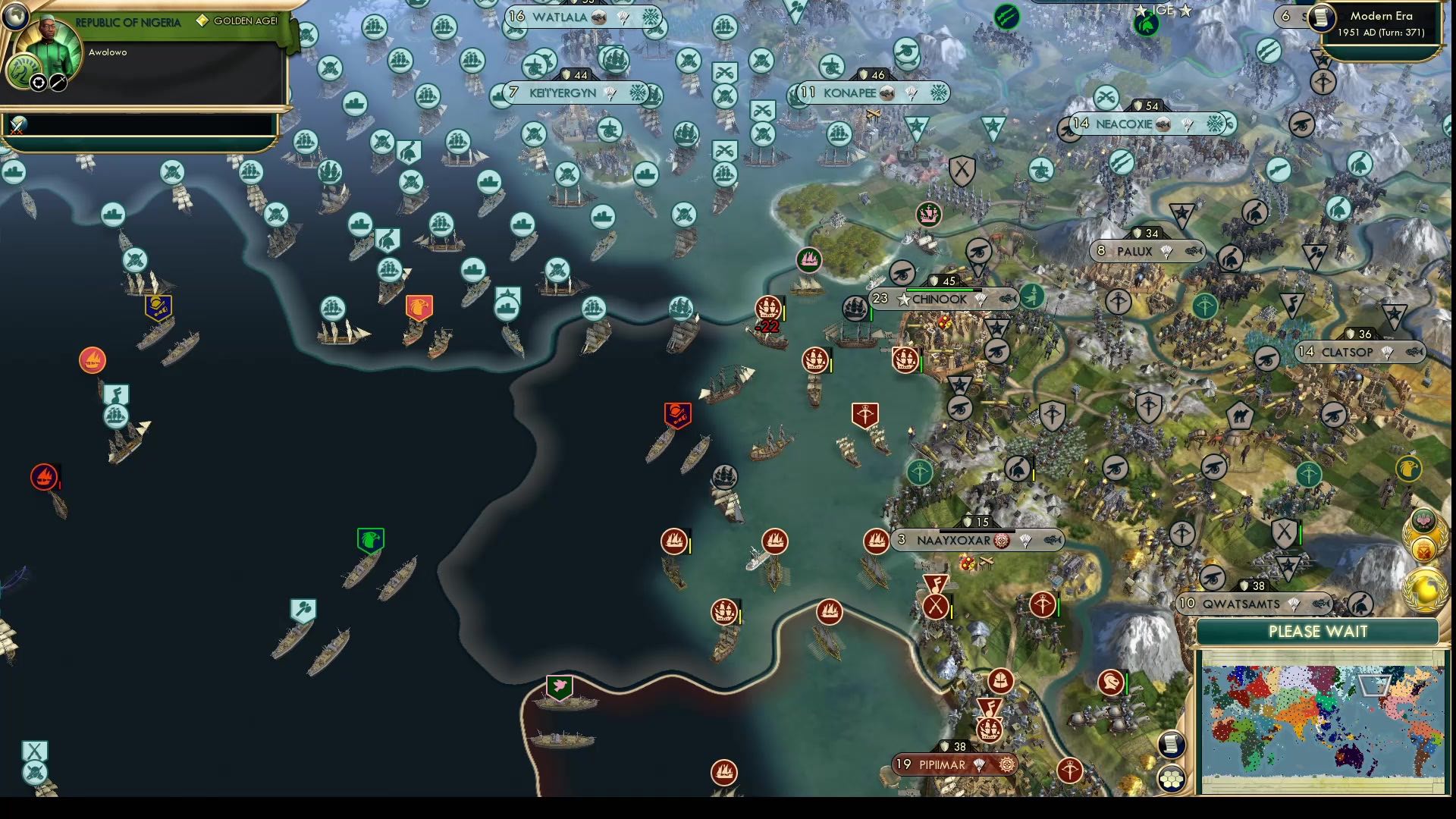Click the viewport rectangle on the minimap
The image size is (1456, 819).
[1375, 685]
